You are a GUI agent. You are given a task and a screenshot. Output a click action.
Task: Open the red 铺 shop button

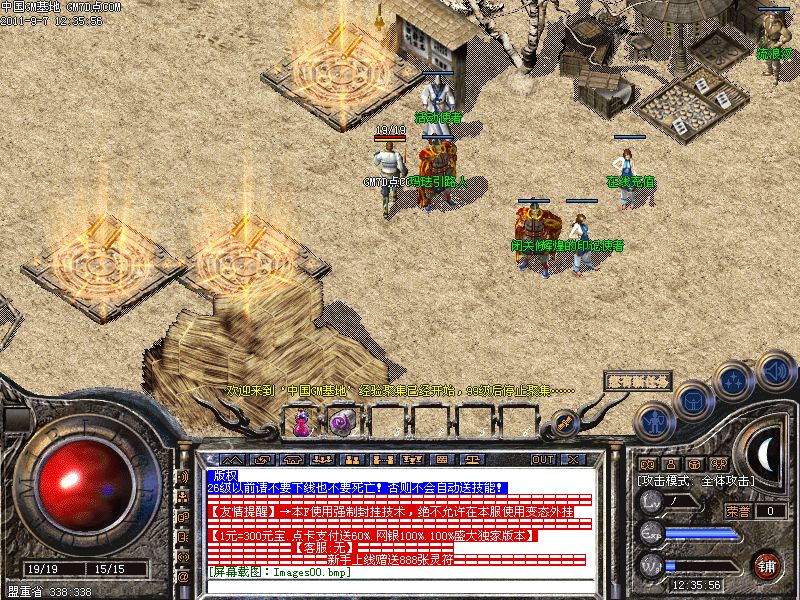765,565
